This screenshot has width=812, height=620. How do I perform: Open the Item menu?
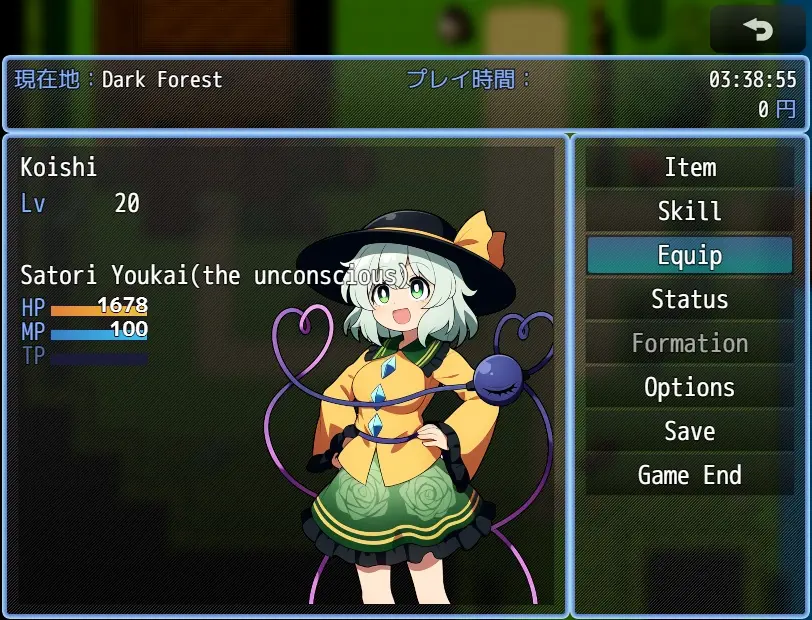coord(690,167)
